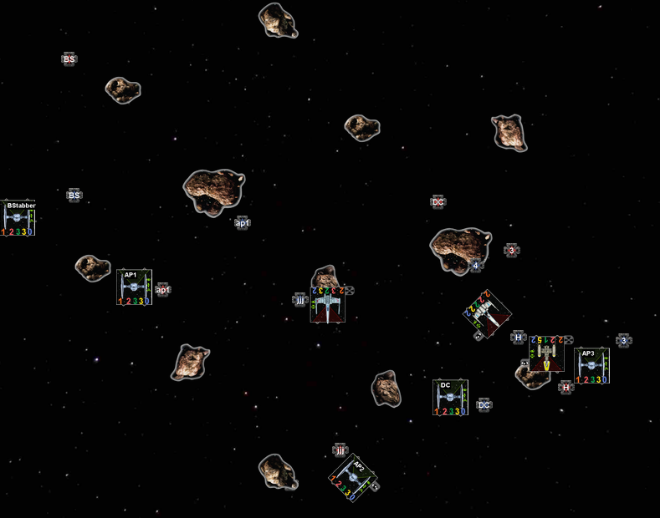Select the BStabber TIE ship token
Screen dimensions: 660x518
click(19, 218)
